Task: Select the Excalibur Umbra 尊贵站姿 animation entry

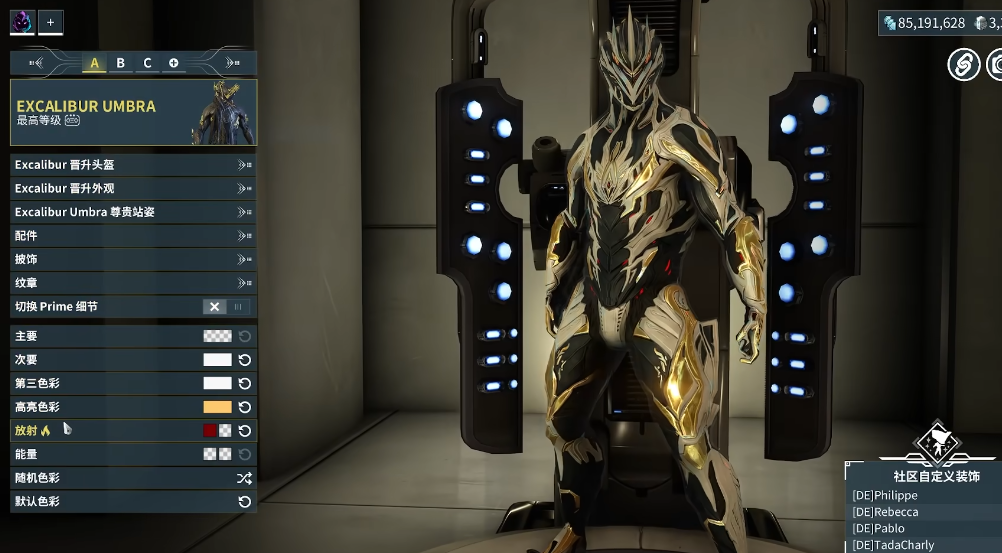Action: 133,212
